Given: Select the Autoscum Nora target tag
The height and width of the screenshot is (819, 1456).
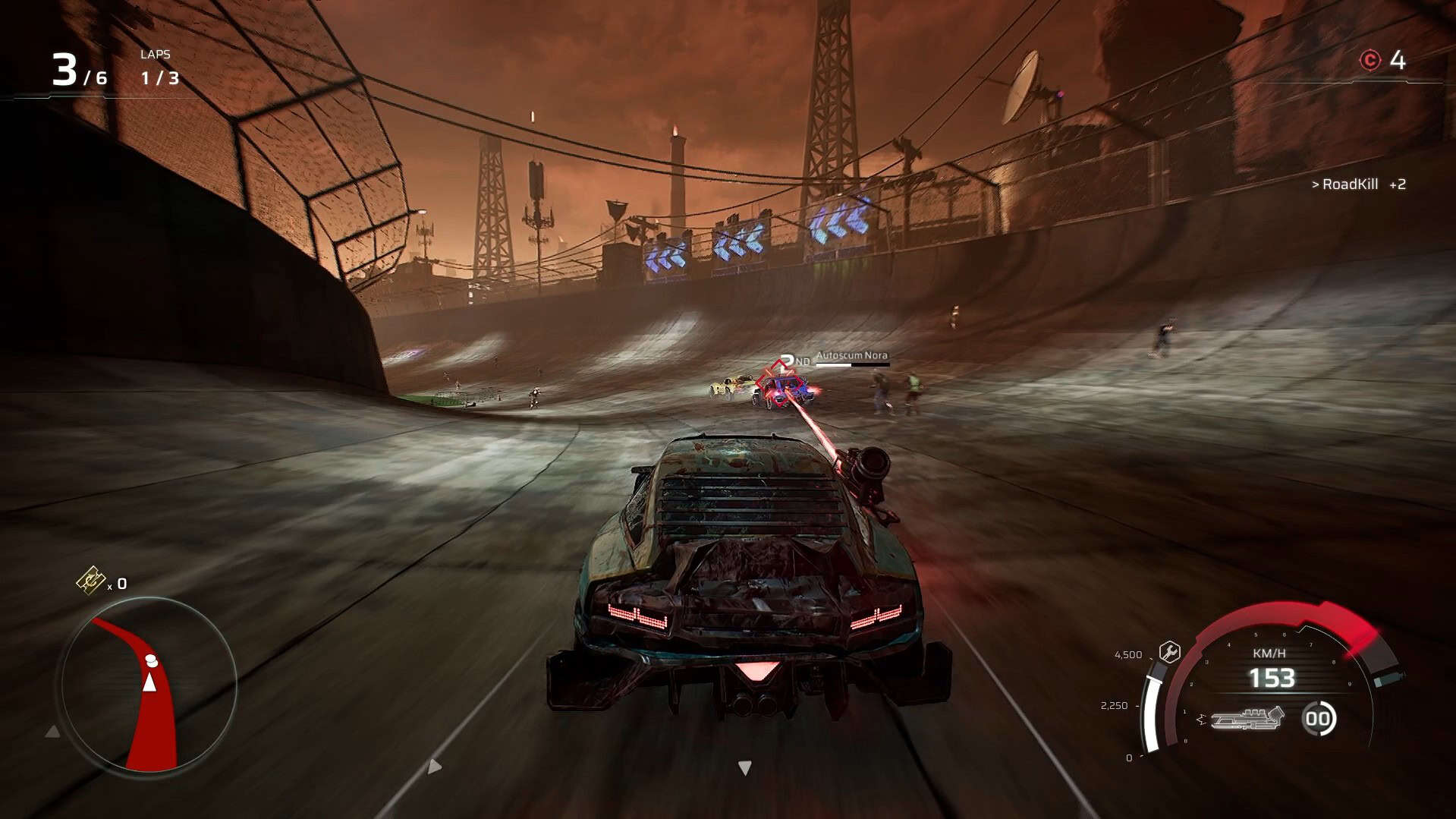Looking at the screenshot, I should 851,355.
